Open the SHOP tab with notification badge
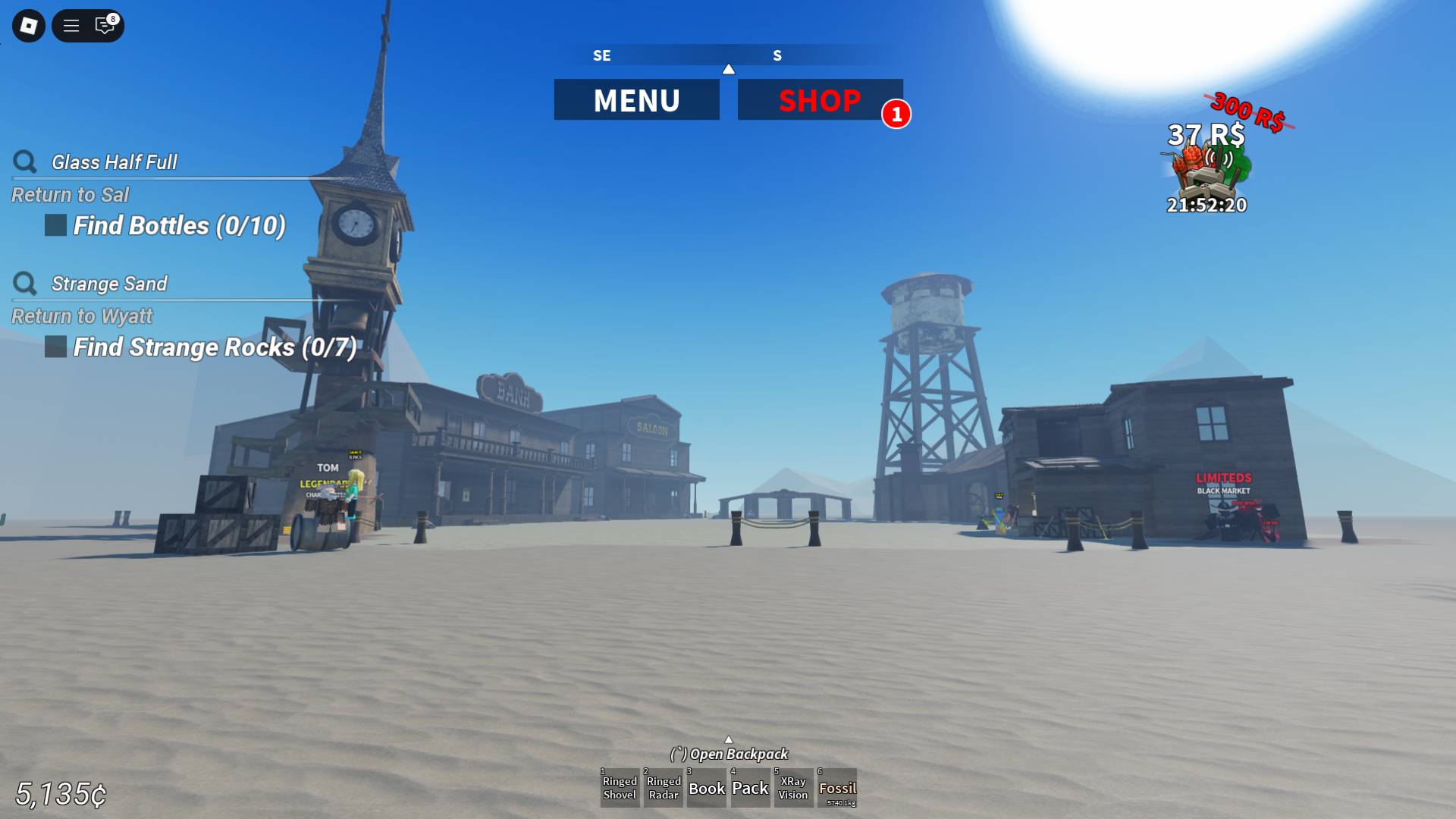The height and width of the screenshot is (819, 1456). pos(821,99)
